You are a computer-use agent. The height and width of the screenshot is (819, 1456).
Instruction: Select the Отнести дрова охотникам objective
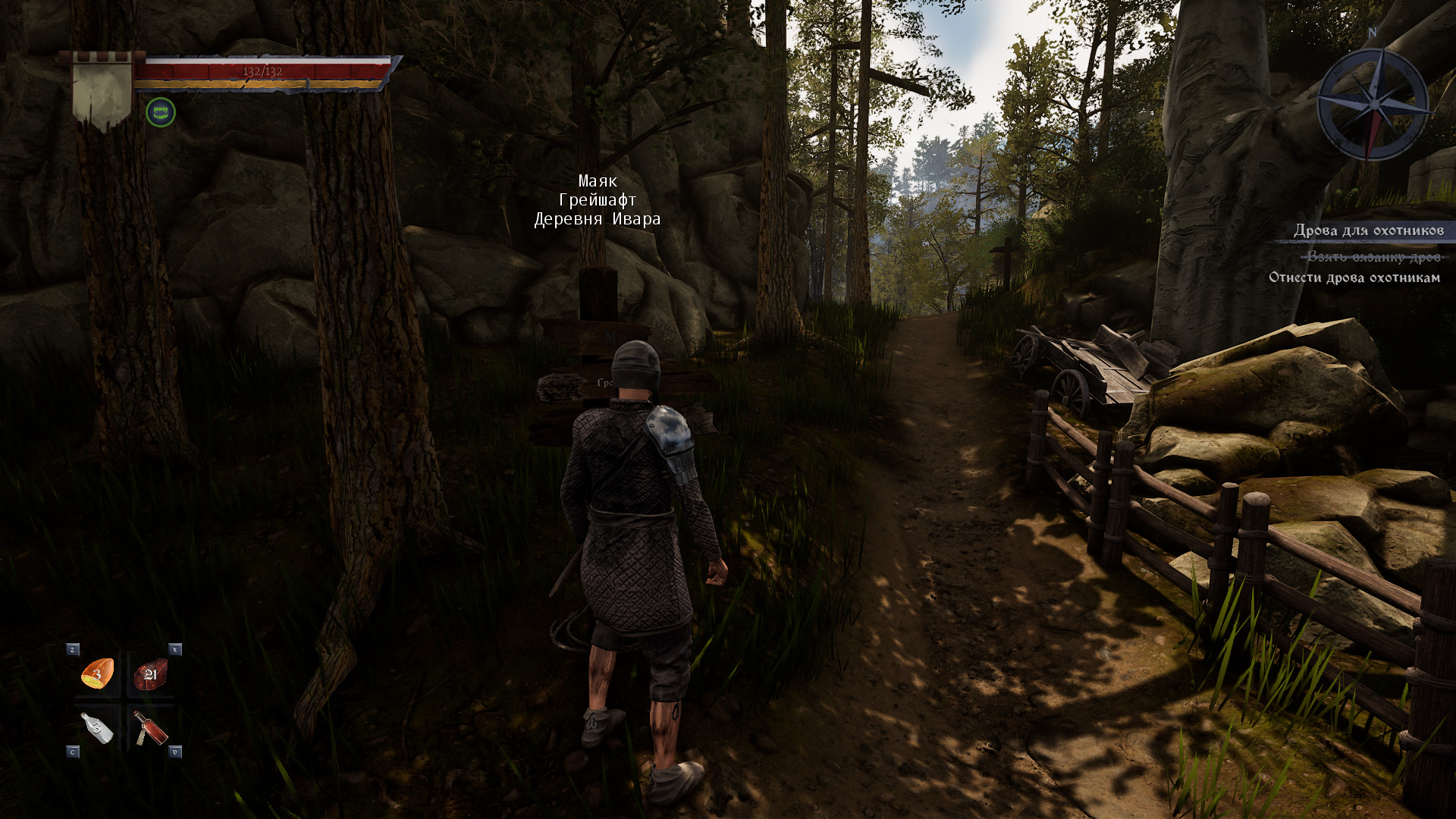pyautogui.click(x=1354, y=278)
